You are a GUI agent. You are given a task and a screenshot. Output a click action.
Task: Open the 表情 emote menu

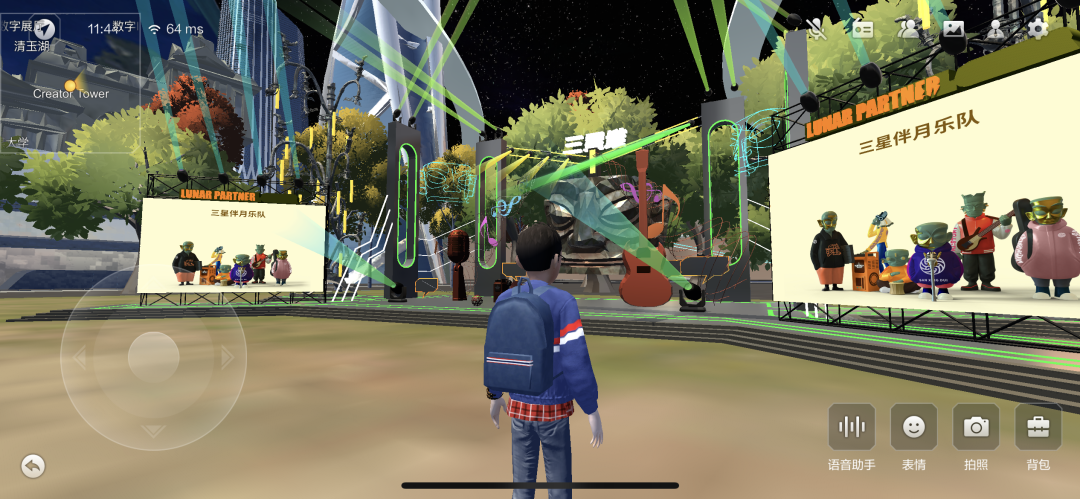913,428
